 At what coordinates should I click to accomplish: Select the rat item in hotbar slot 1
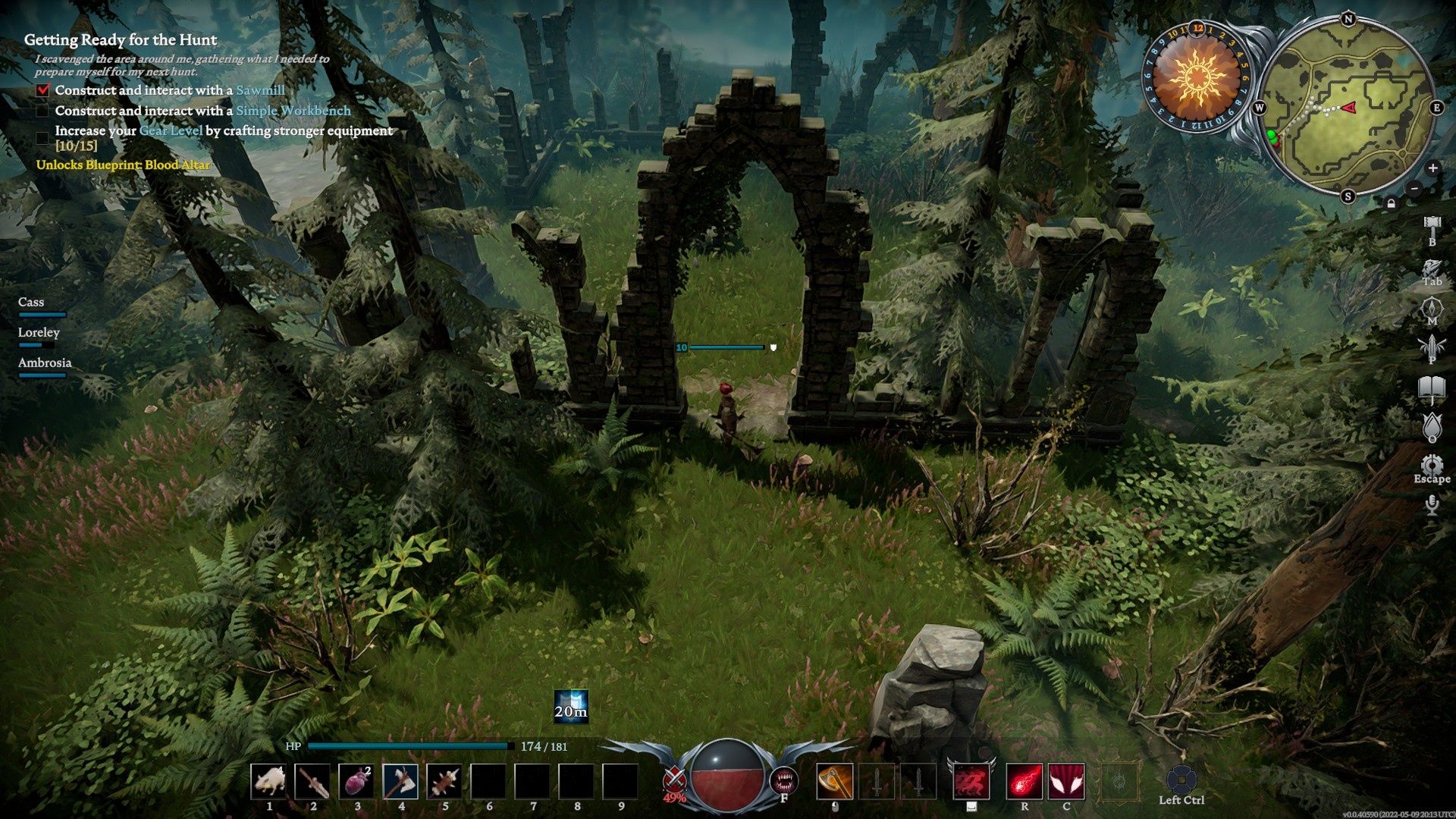(269, 783)
